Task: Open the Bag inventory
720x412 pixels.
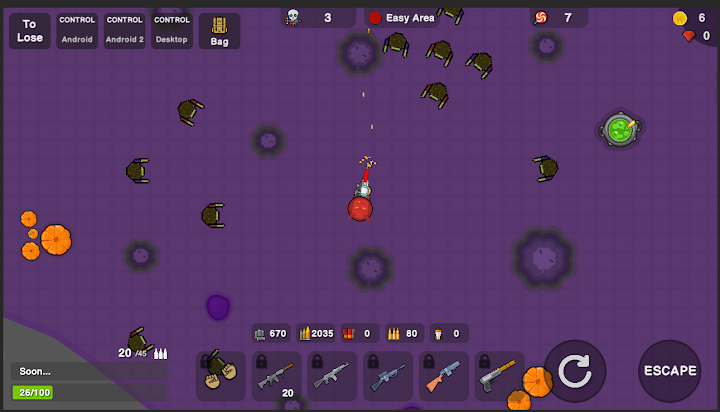Action: [x=219, y=31]
